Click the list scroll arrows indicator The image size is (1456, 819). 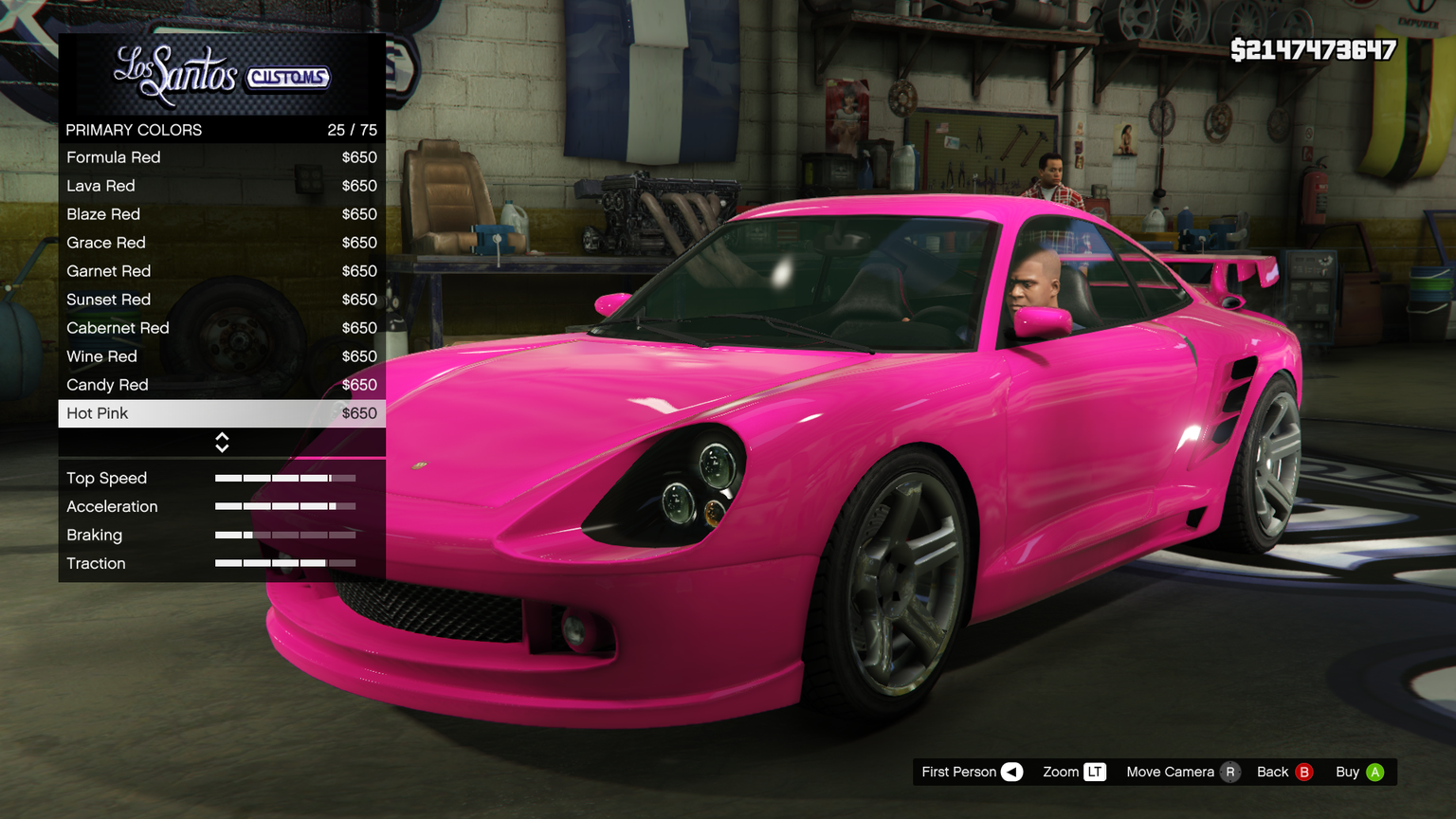[222, 443]
